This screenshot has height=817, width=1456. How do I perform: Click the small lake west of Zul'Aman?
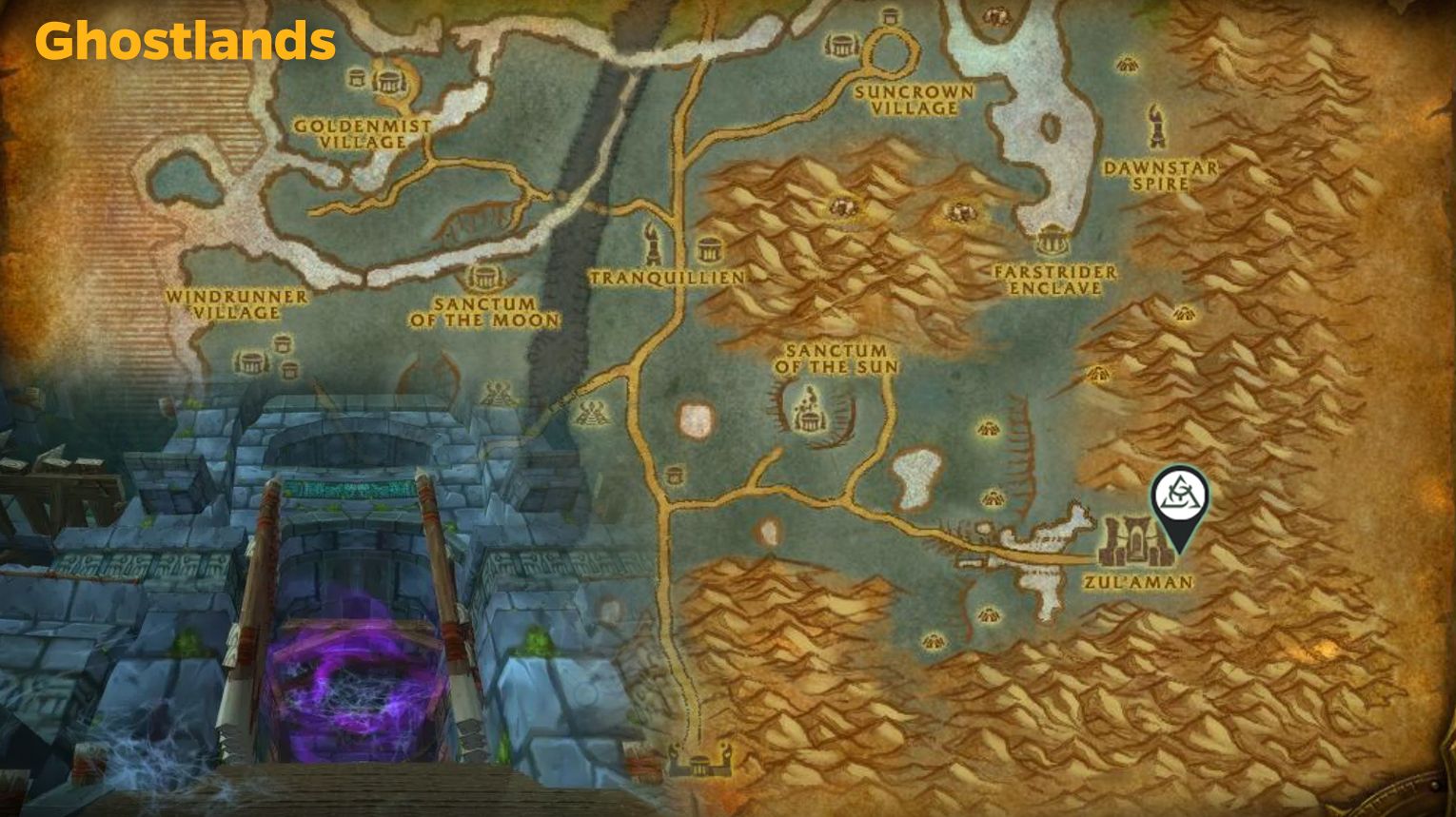tap(917, 476)
